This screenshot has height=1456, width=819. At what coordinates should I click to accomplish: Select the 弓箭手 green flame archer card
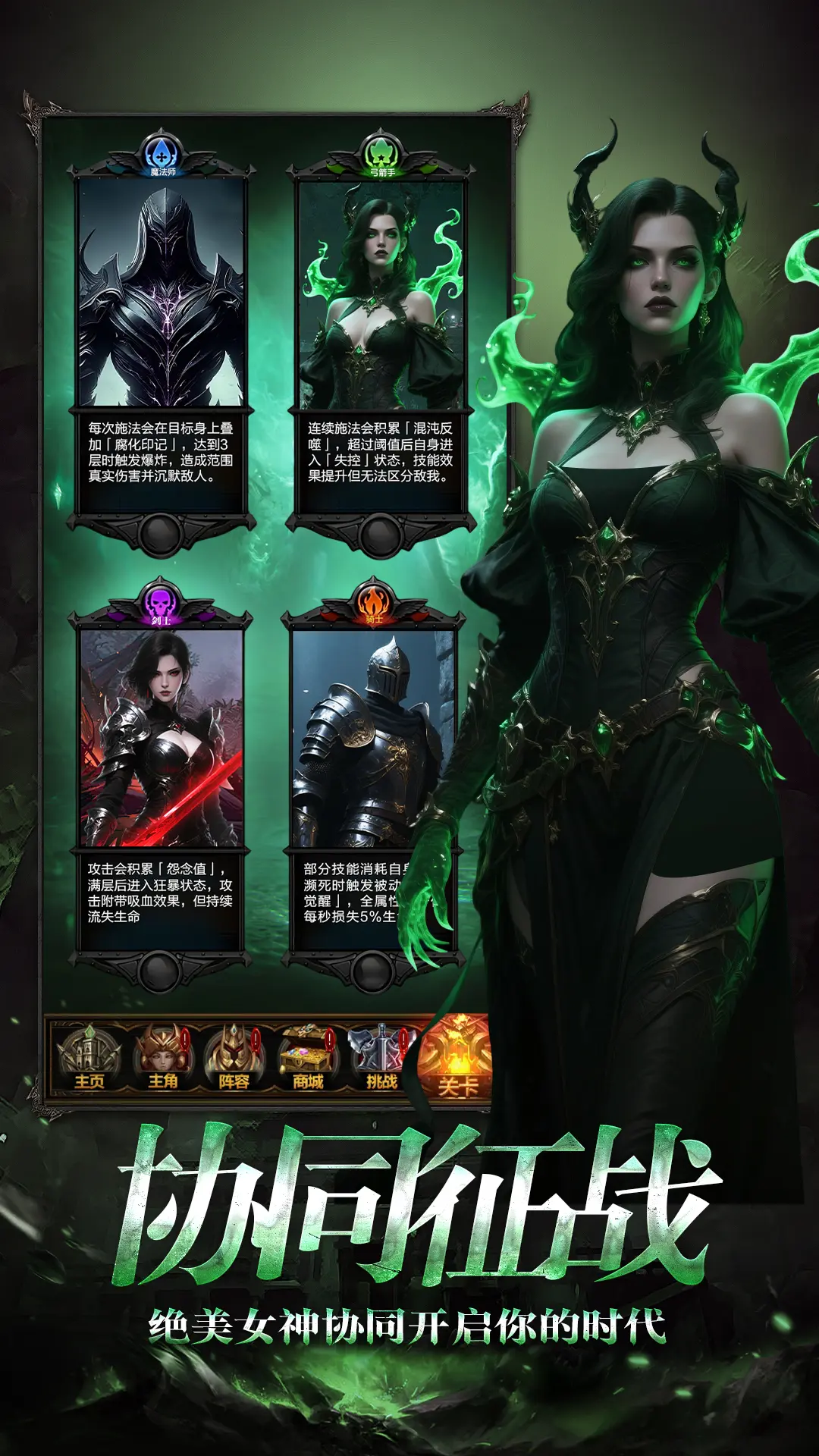(381, 296)
